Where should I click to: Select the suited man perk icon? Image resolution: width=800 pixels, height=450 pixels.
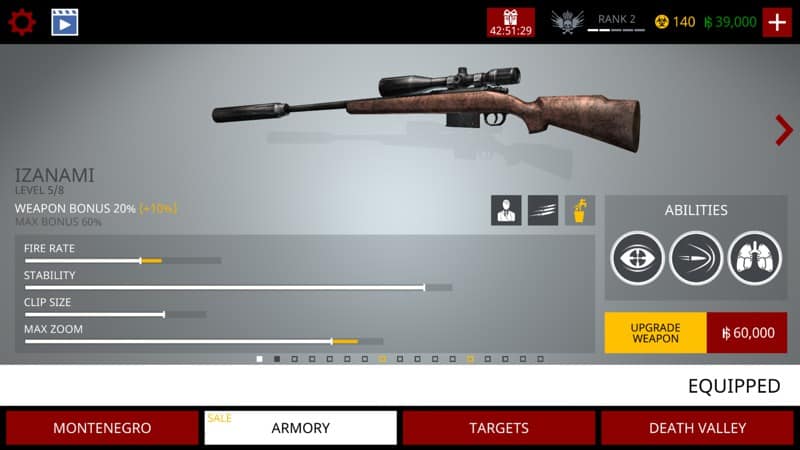(x=506, y=210)
